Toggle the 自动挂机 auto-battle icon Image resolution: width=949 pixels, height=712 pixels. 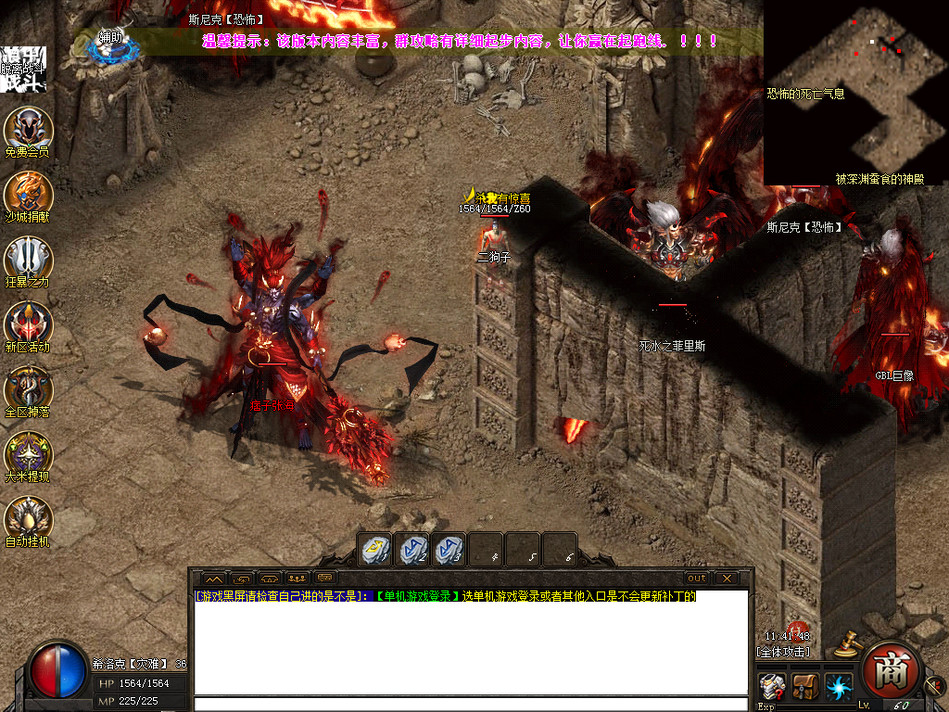pos(27,517)
